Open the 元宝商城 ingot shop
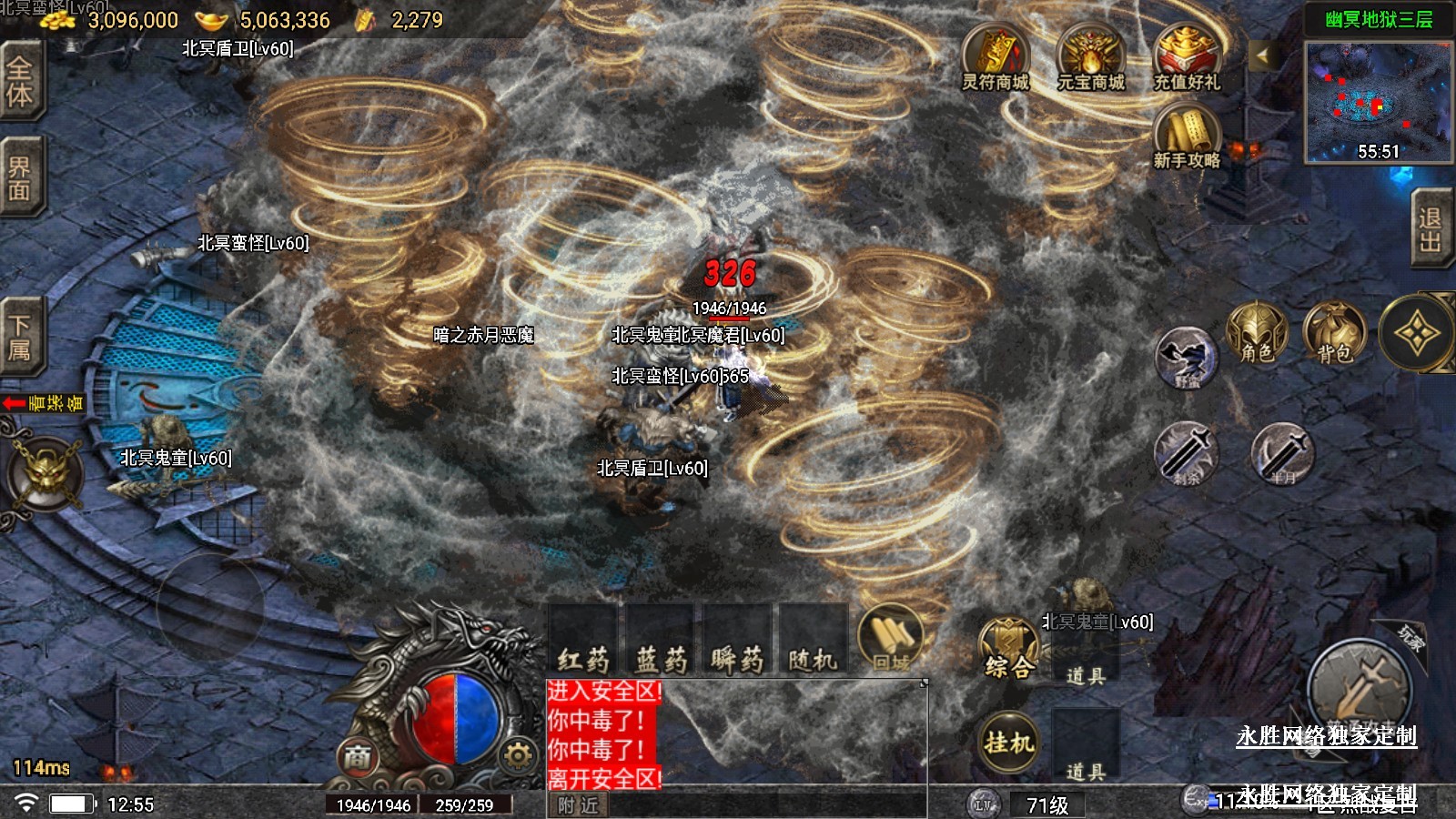Viewport: 1456px width, 819px height. click(x=1090, y=58)
